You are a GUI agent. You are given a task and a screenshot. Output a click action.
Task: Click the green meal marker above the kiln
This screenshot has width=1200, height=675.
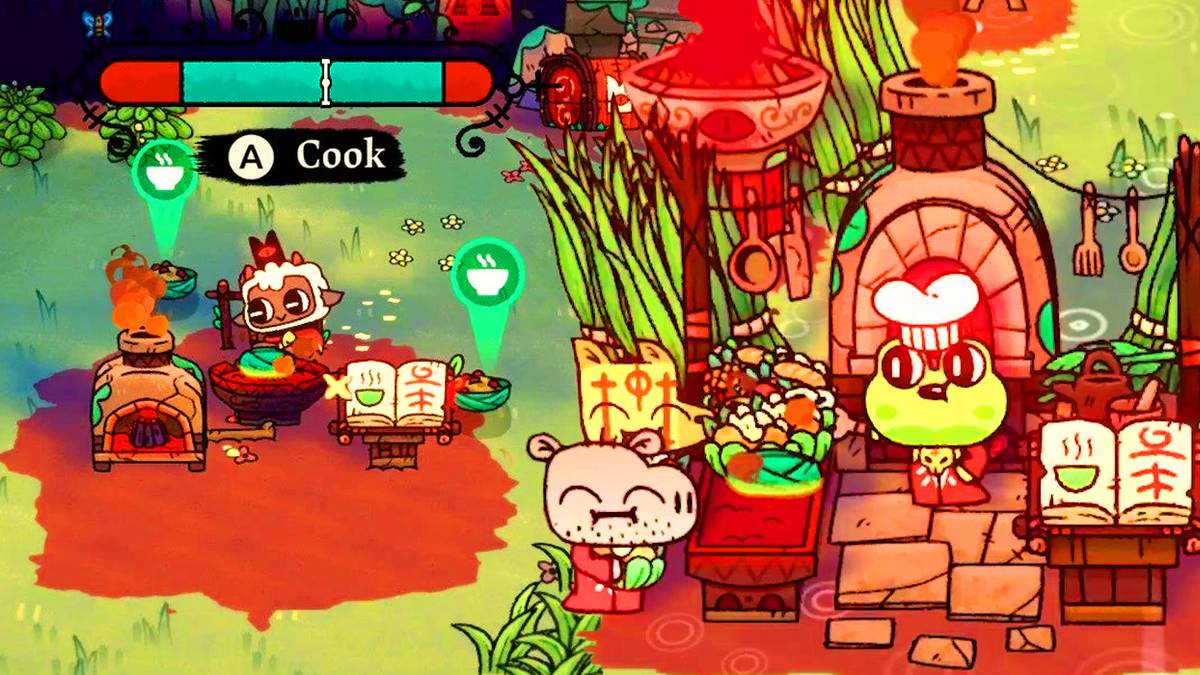(164, 172)
